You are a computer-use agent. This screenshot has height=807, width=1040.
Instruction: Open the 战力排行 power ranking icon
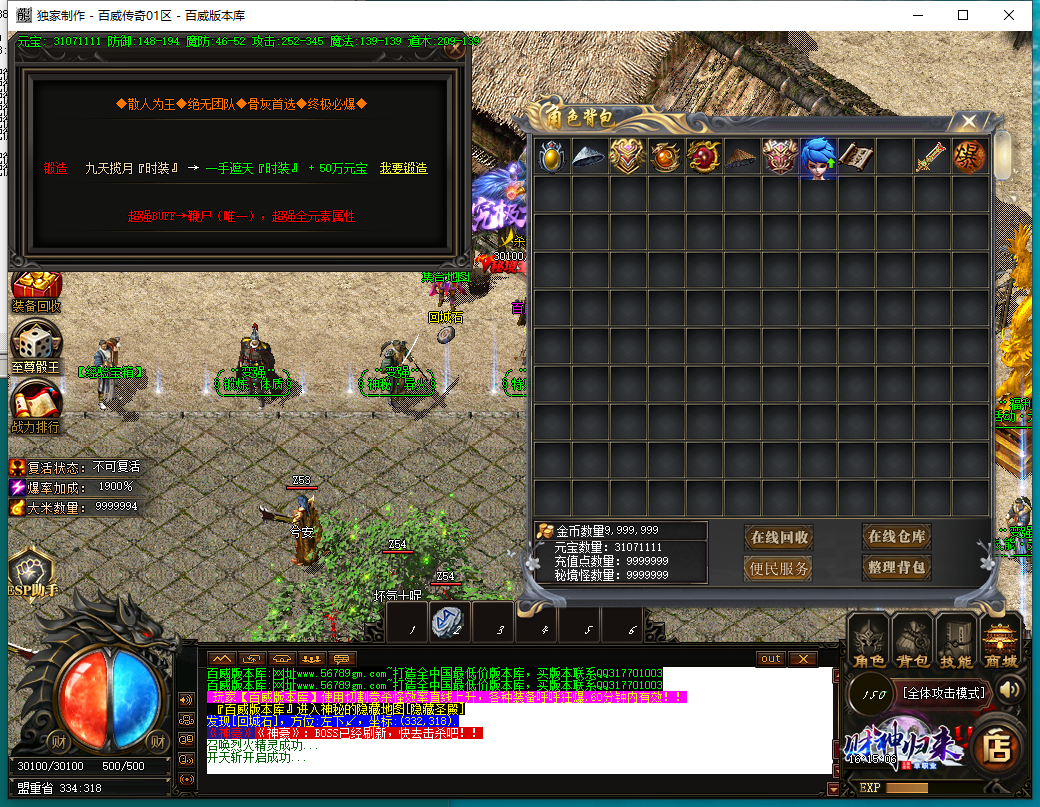(x=36, y=407)
